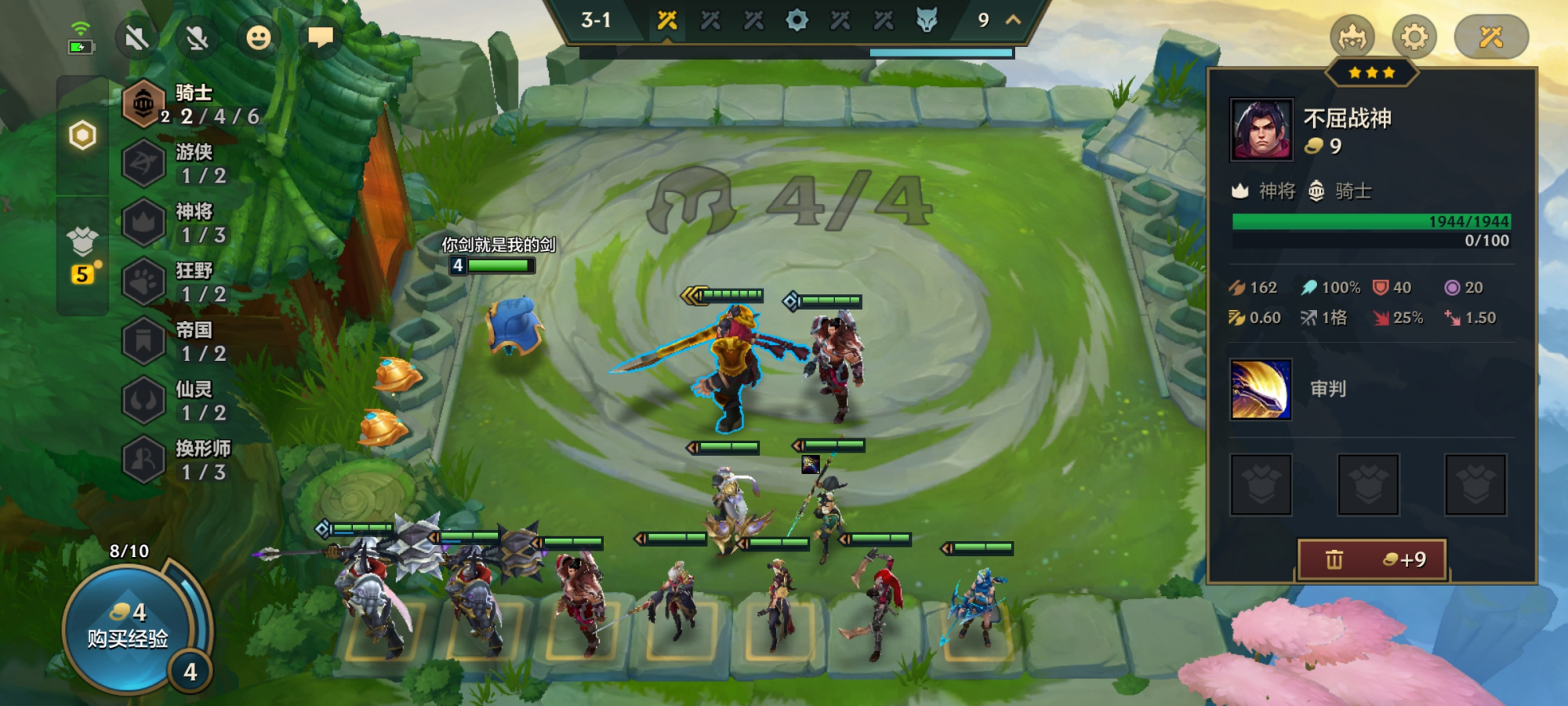Select the hexagon traits tab icon
Screen dimensions: 1568x706
82,136
